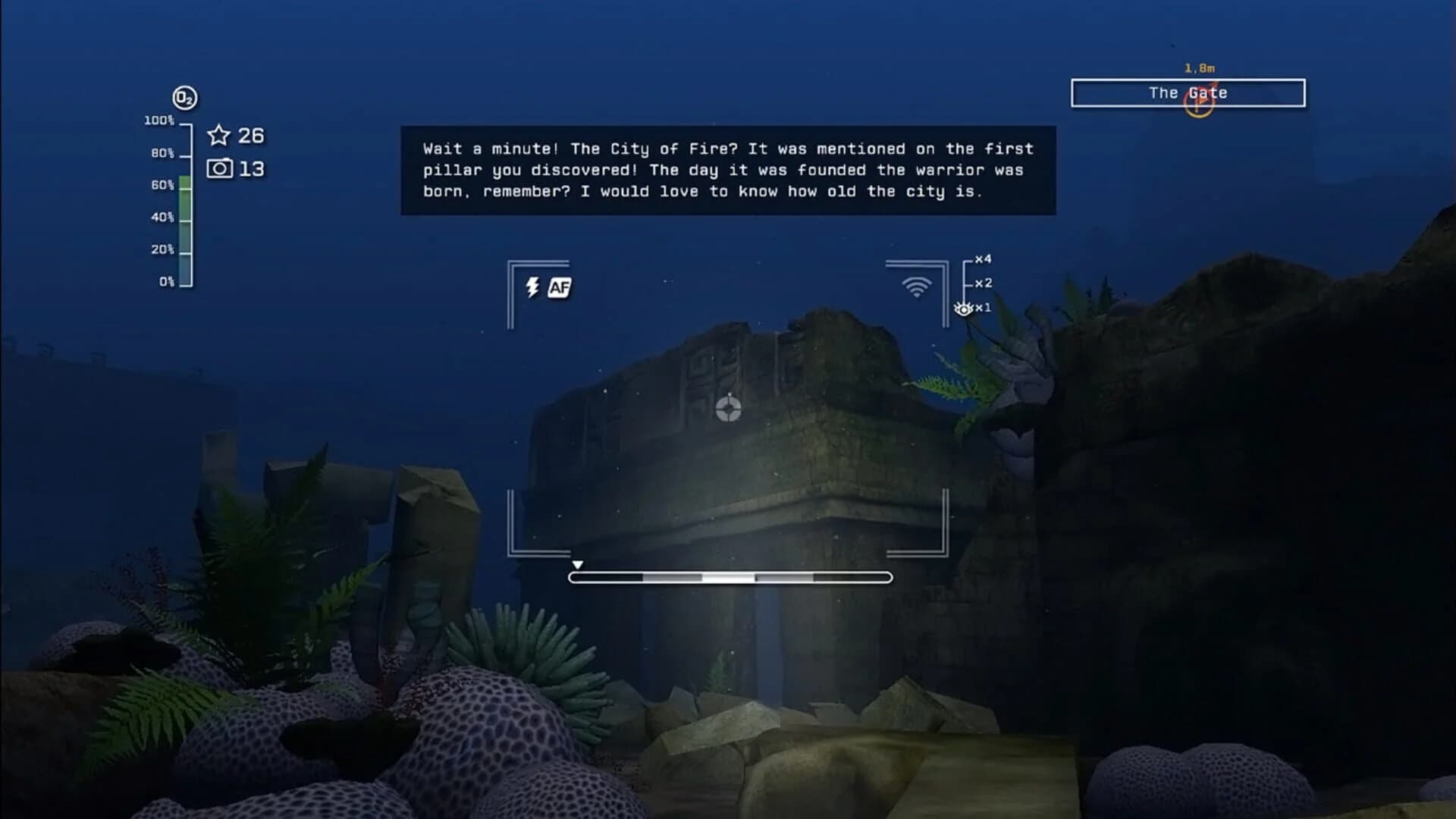Click the zoom progress slider below the viewfinder
This screenshot has height=819, width=1456.
click(x=730, y=577)
